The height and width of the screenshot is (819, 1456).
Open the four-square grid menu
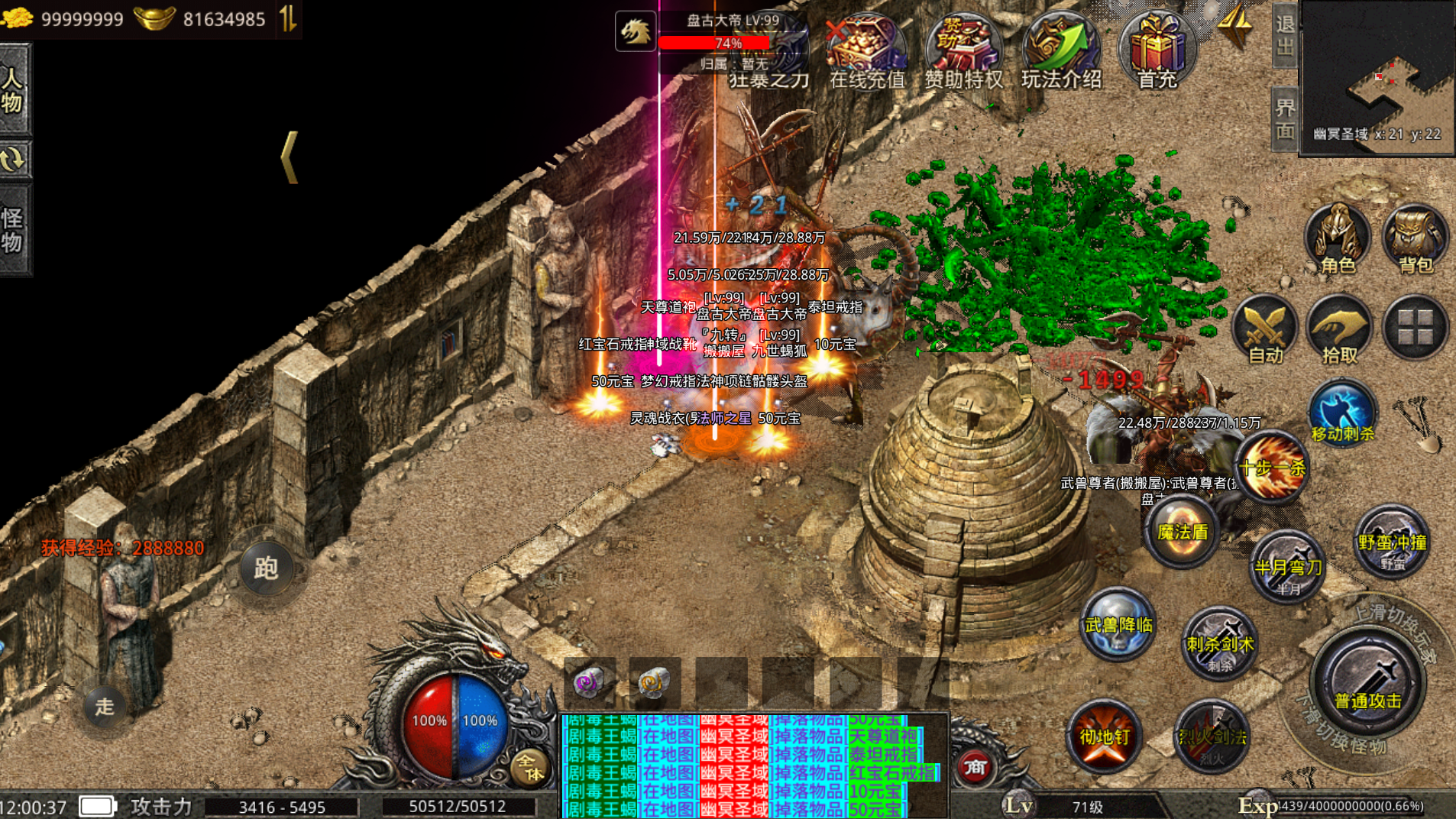[x=1415, y=329]
